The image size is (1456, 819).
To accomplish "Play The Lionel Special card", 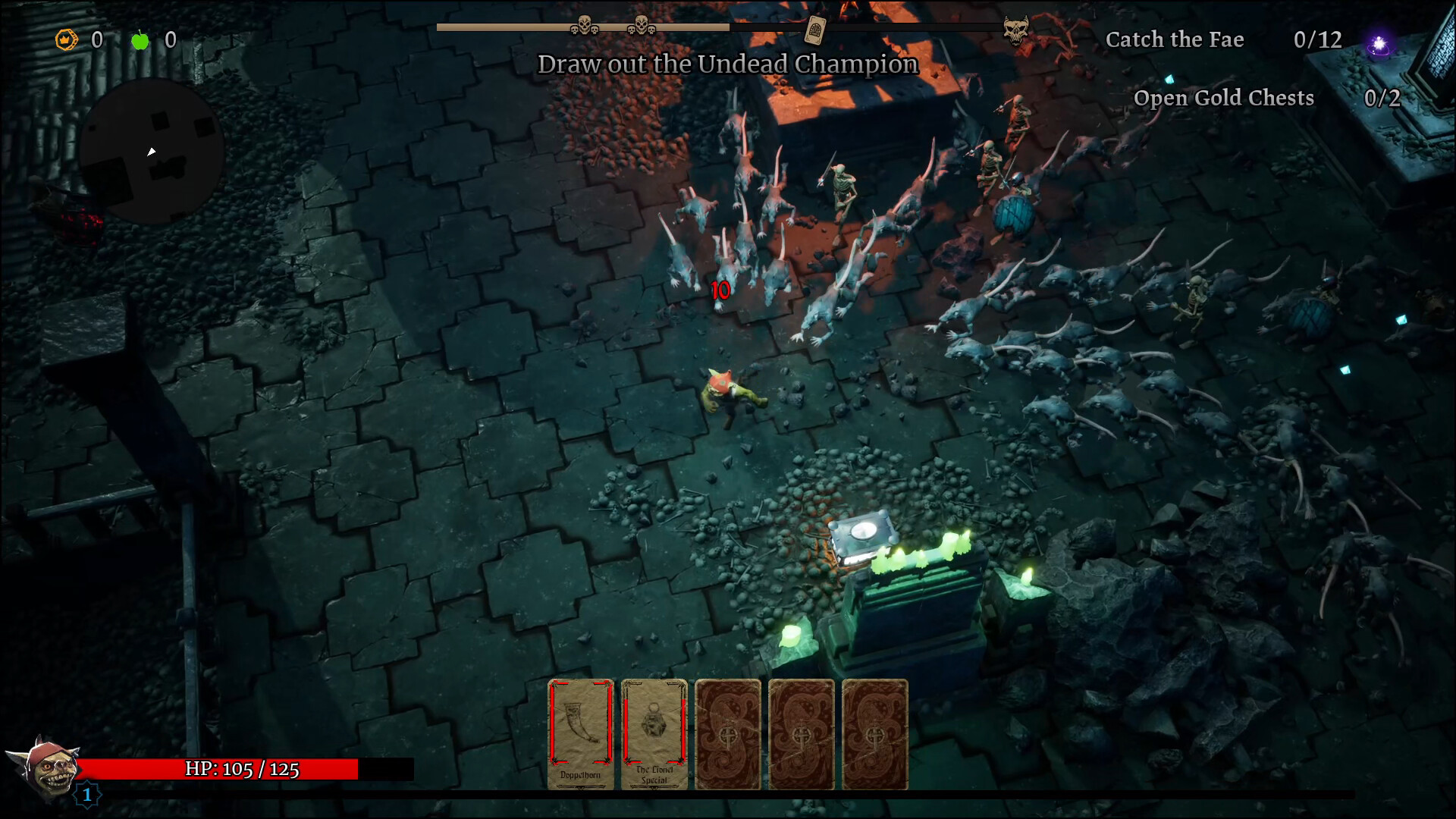I will click(x=653, y=732).
